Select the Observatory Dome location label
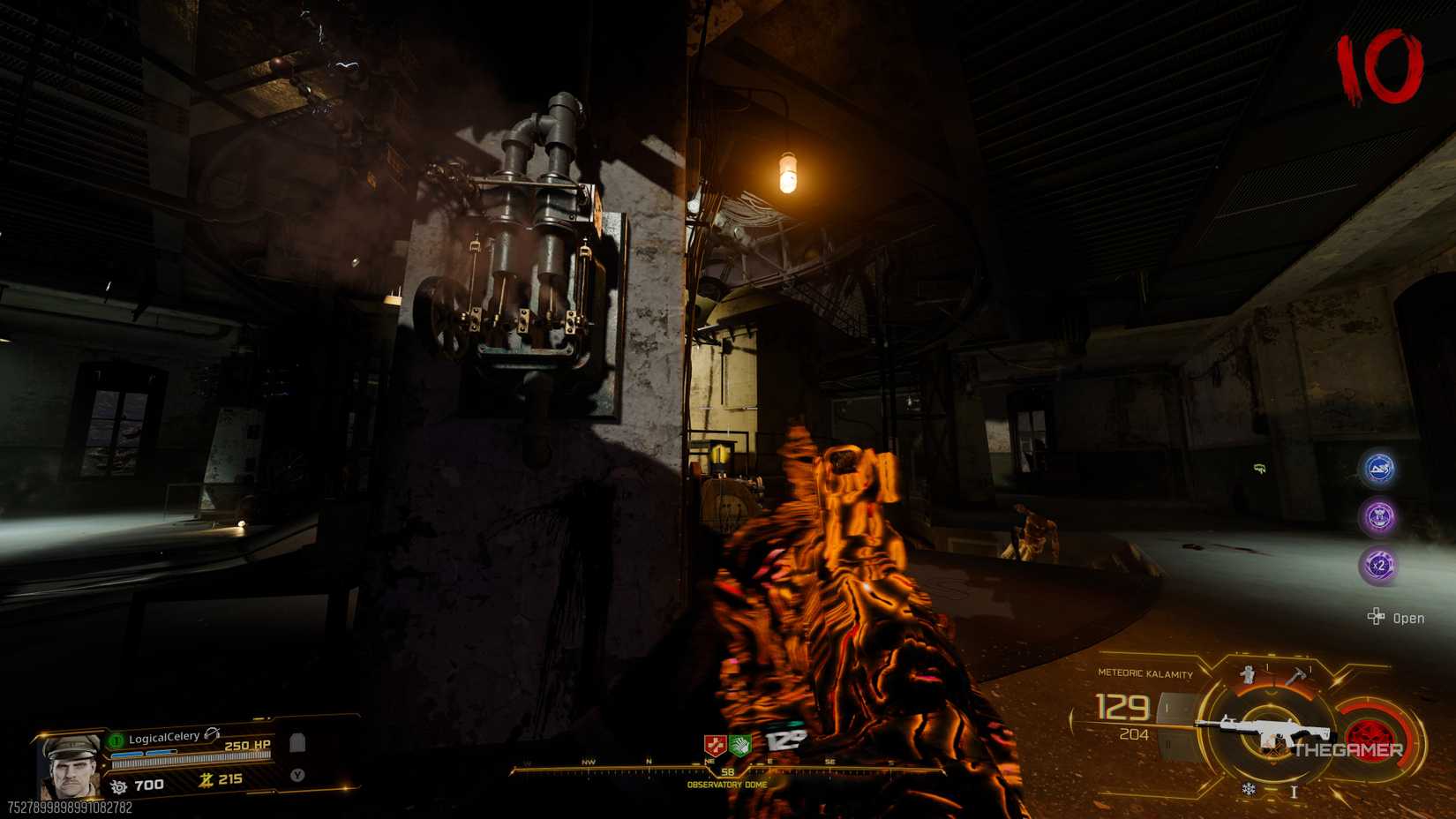Viewport: 1456px width, 819px height. click(725, 784)
